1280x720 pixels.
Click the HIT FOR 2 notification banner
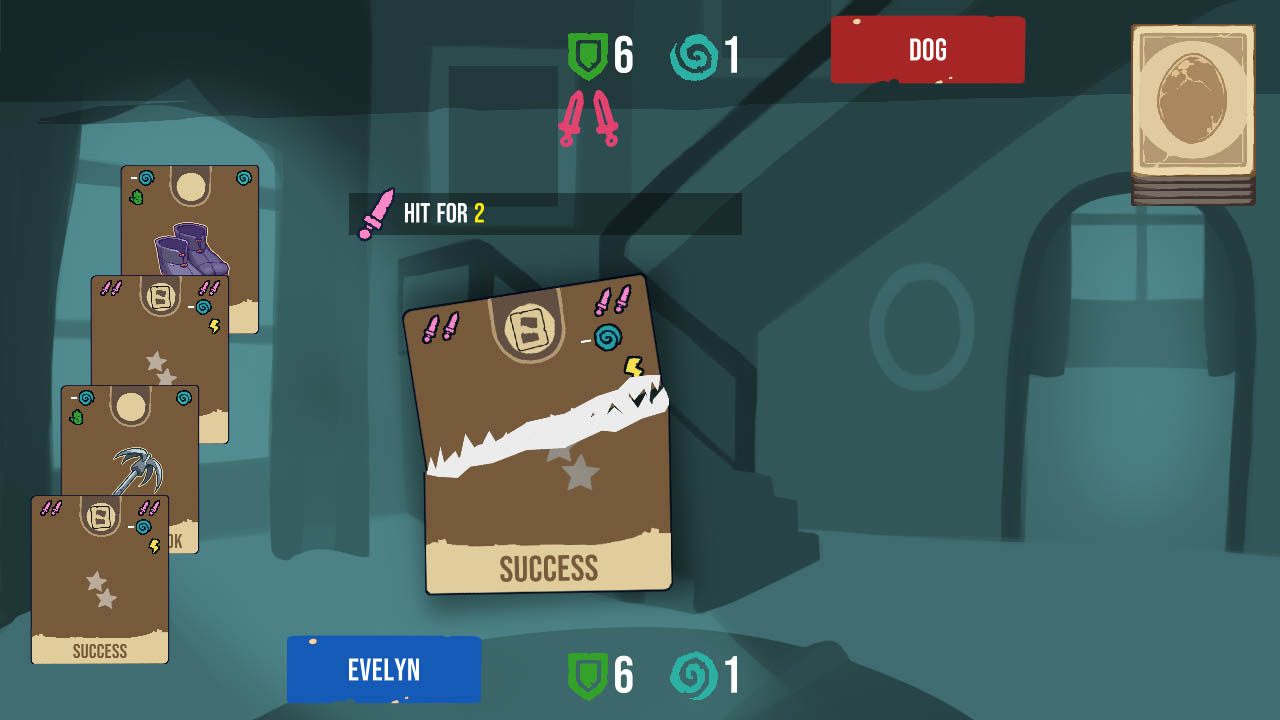point(545,211)
